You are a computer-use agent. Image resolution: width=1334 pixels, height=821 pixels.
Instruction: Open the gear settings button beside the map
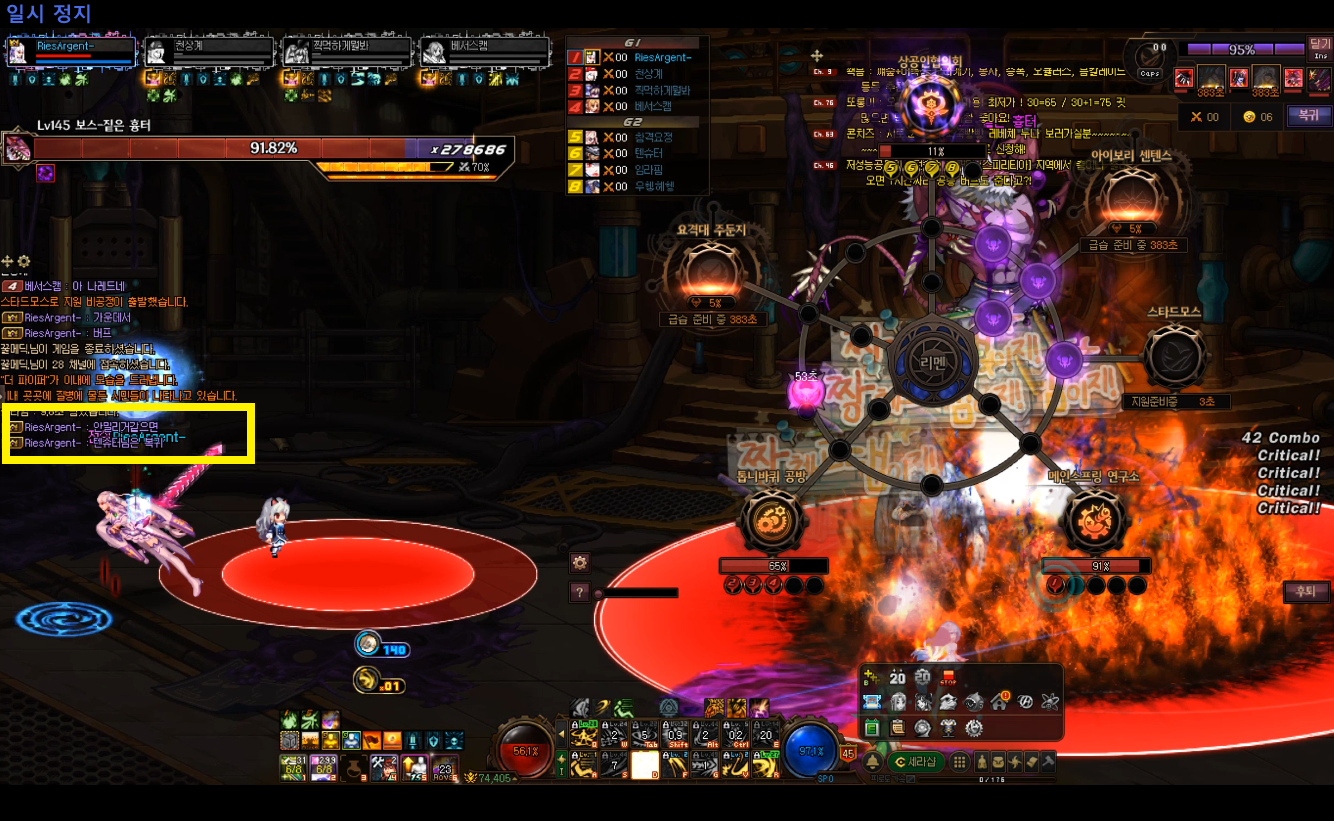(x=579, y=562)
